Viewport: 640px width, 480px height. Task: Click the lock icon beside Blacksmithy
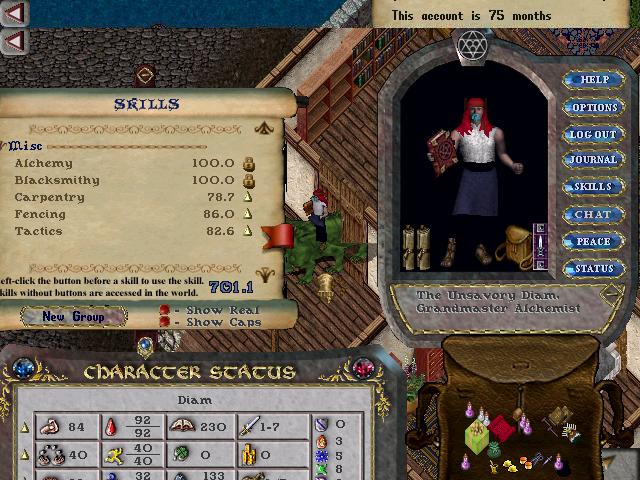point(247,180)
